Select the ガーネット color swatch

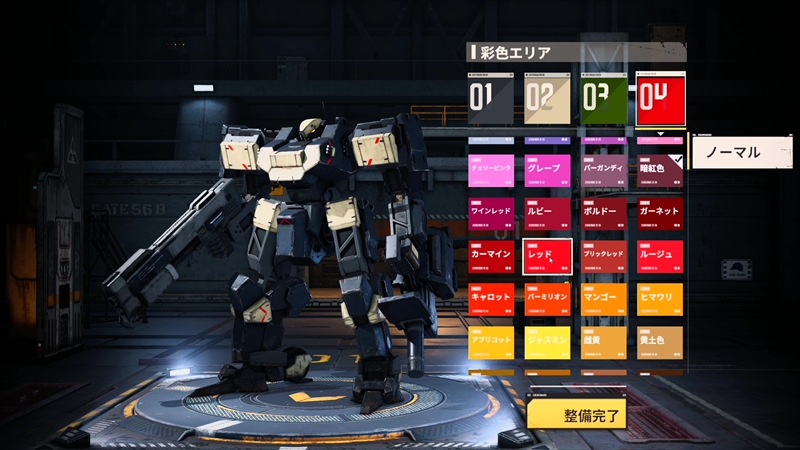click(660, 212)
